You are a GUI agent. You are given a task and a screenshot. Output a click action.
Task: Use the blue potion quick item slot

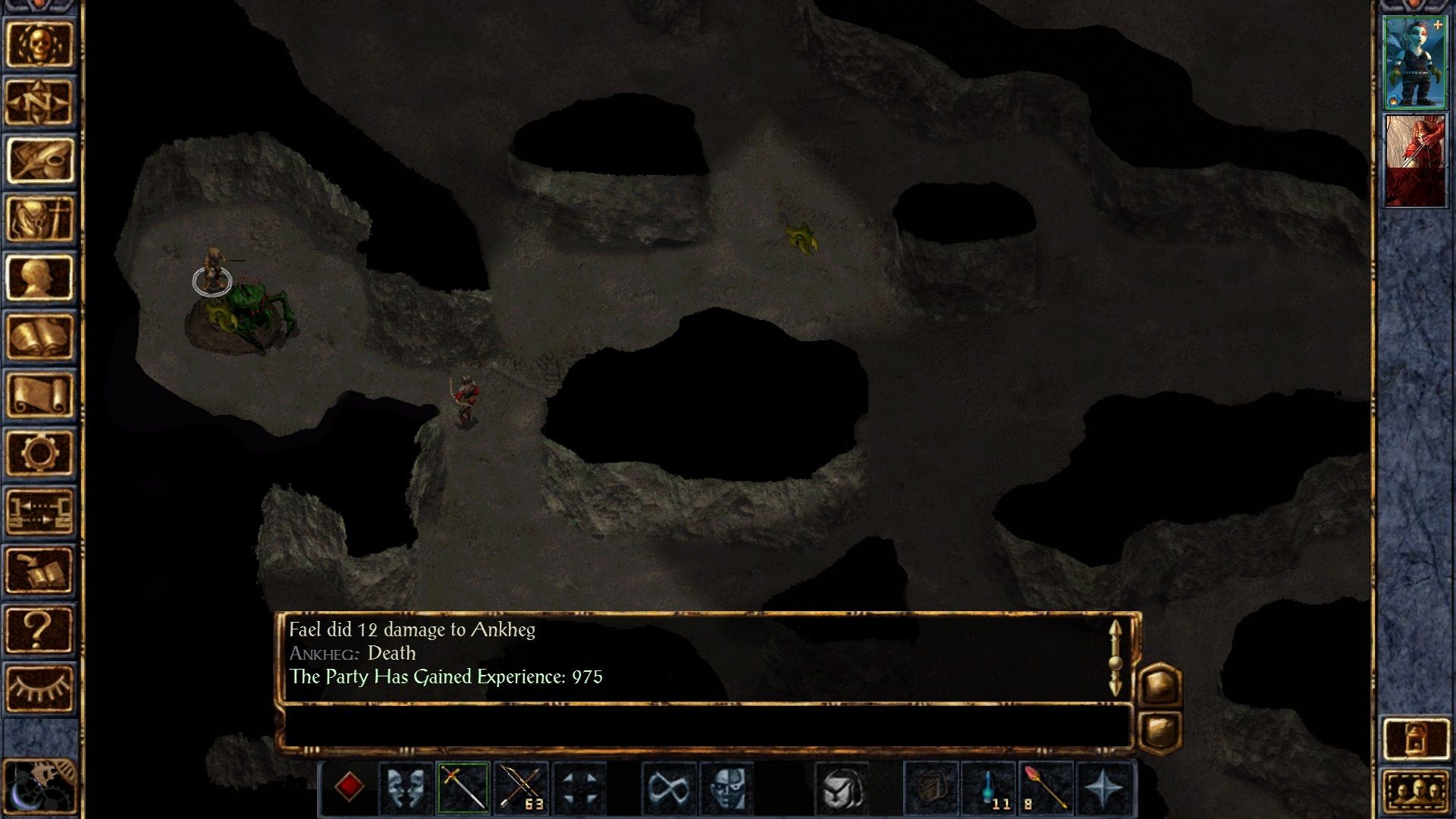point(989,788)
